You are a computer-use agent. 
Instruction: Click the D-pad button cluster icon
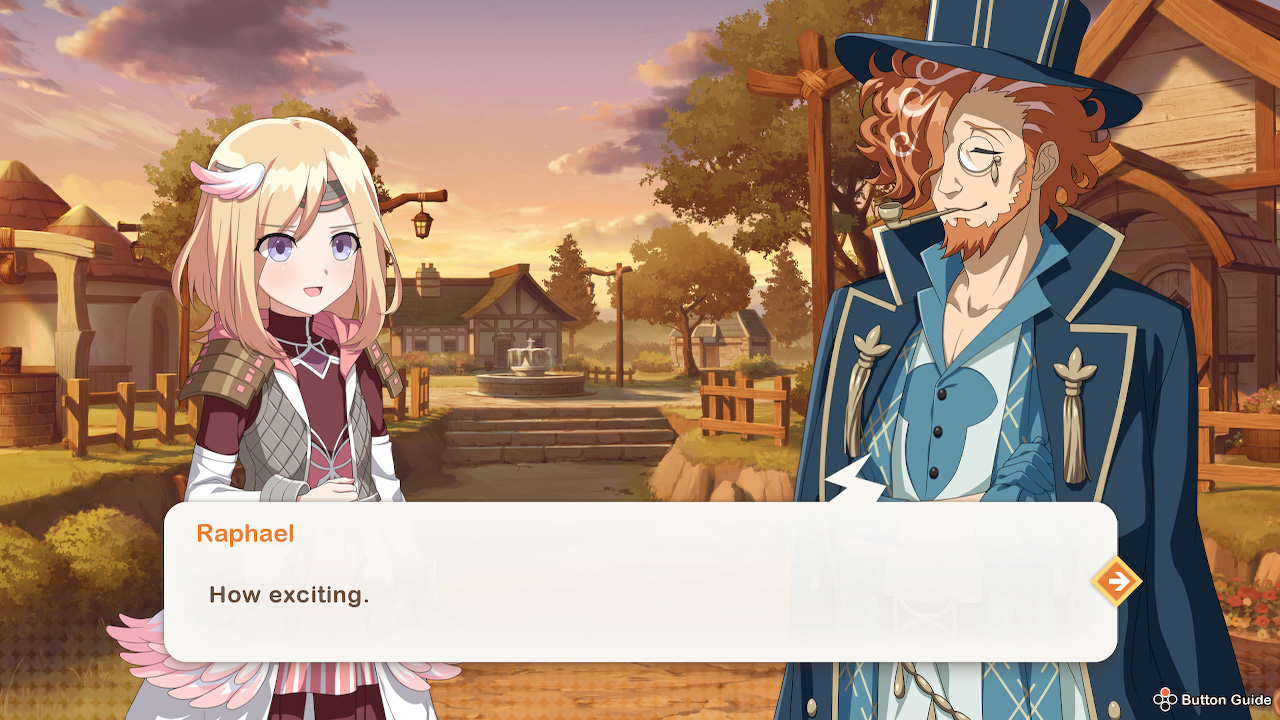pyautogui.click(x=1163, y=700)
